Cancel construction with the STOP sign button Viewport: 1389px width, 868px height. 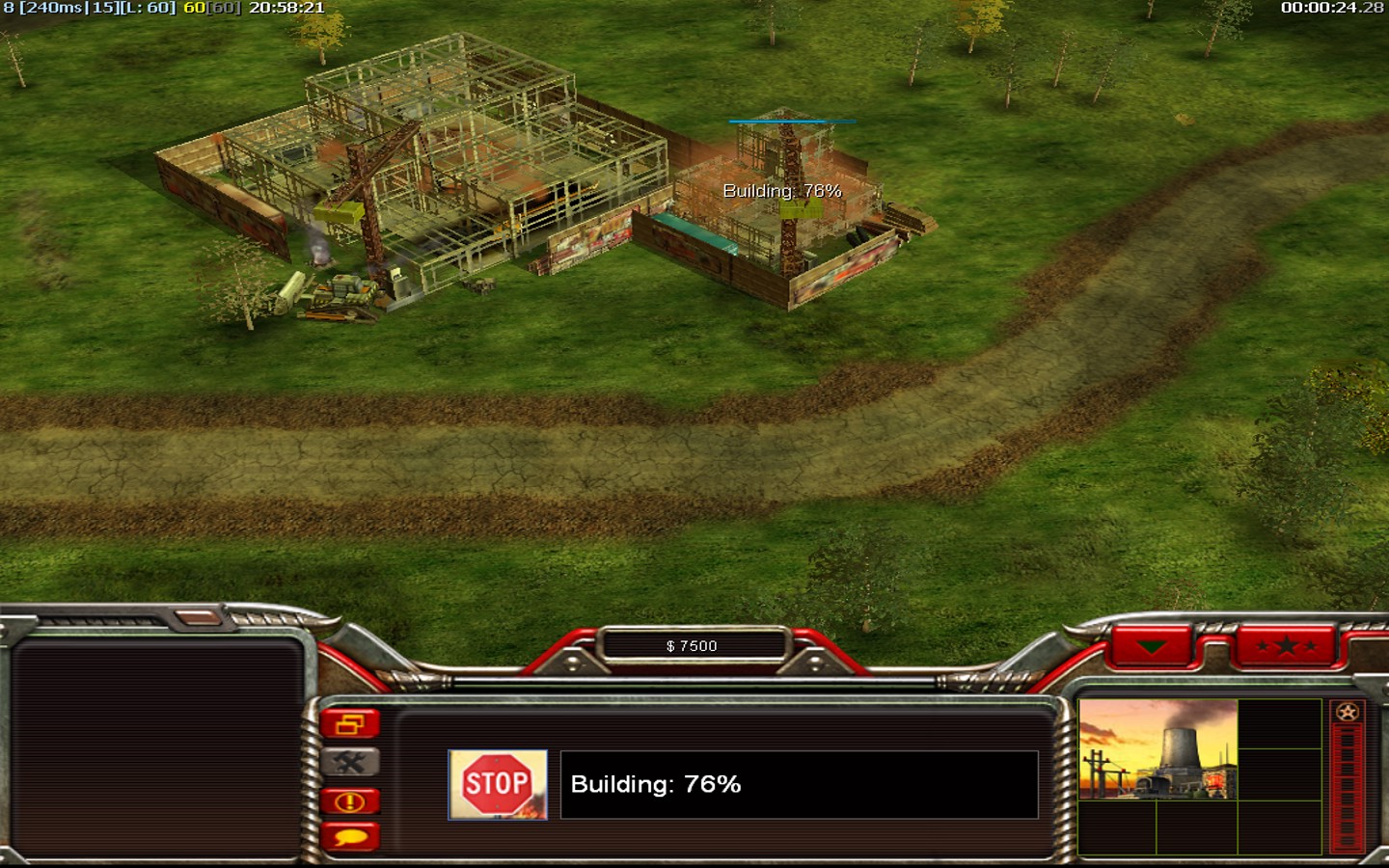(x=498, y=785)
